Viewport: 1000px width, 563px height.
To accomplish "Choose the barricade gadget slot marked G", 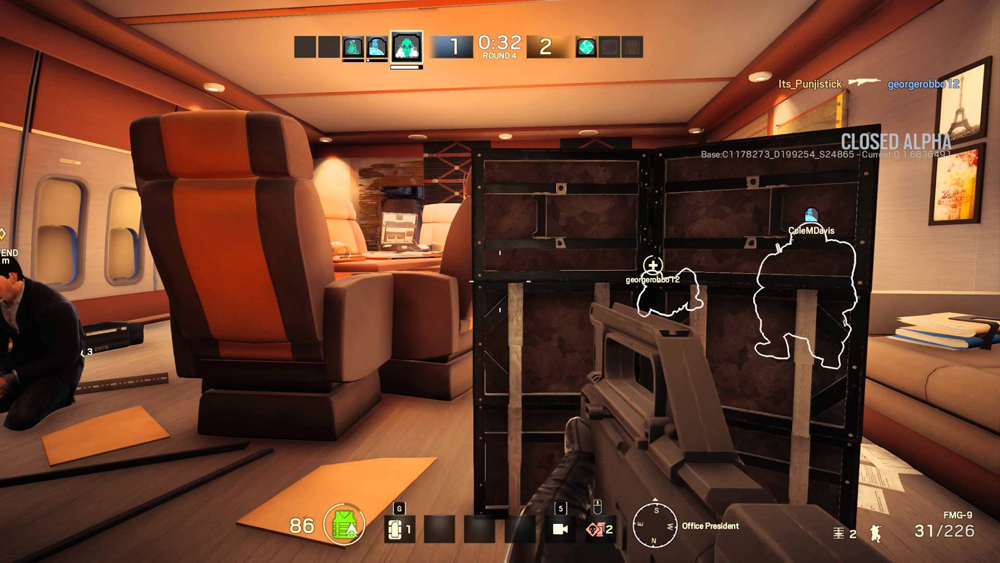I will [x=400, y=527].
